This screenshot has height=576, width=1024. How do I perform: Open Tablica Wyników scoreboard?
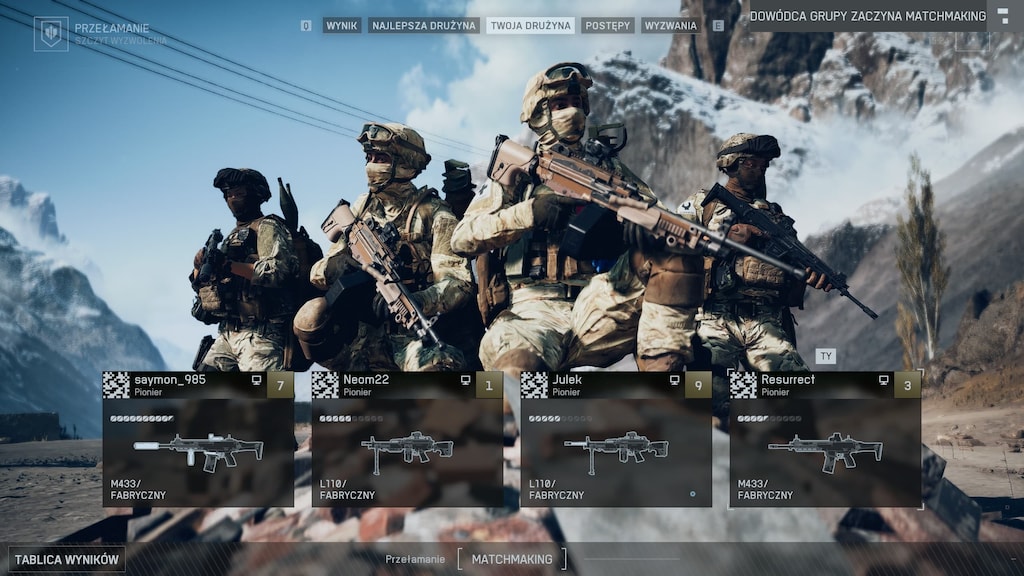[67, 560]
